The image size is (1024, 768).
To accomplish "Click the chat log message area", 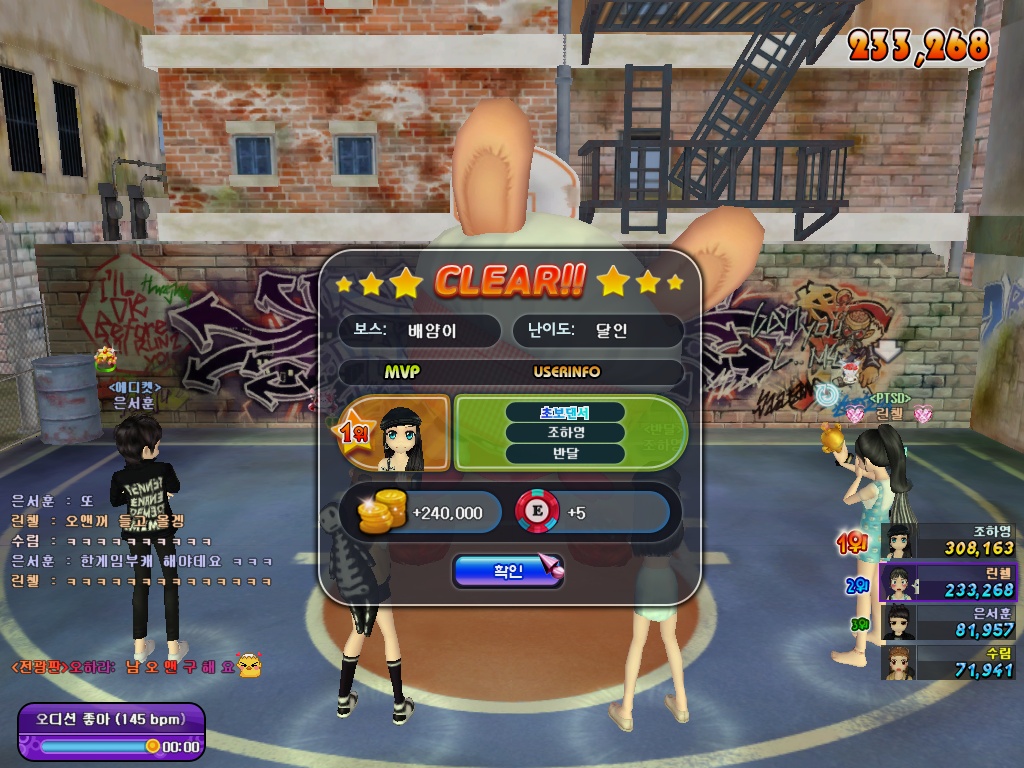I will coord(140,540).
